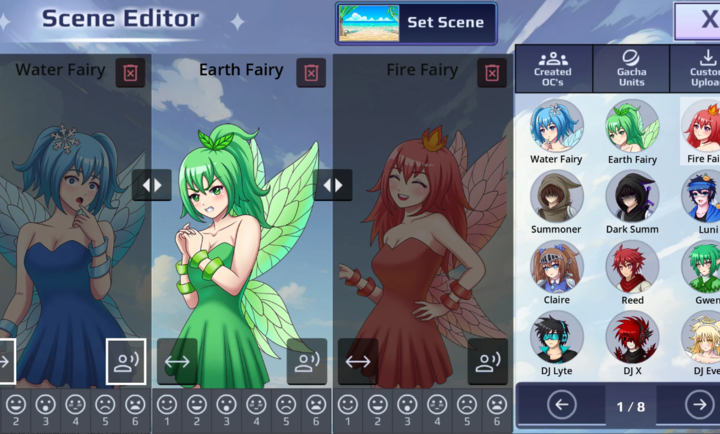Open the Set Scene background picker

click(416, 22)
